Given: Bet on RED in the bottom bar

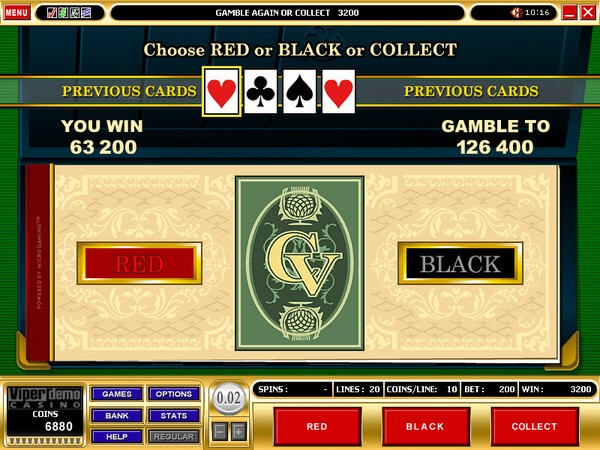Looking at the screenshot, I should tap(317, 426).
